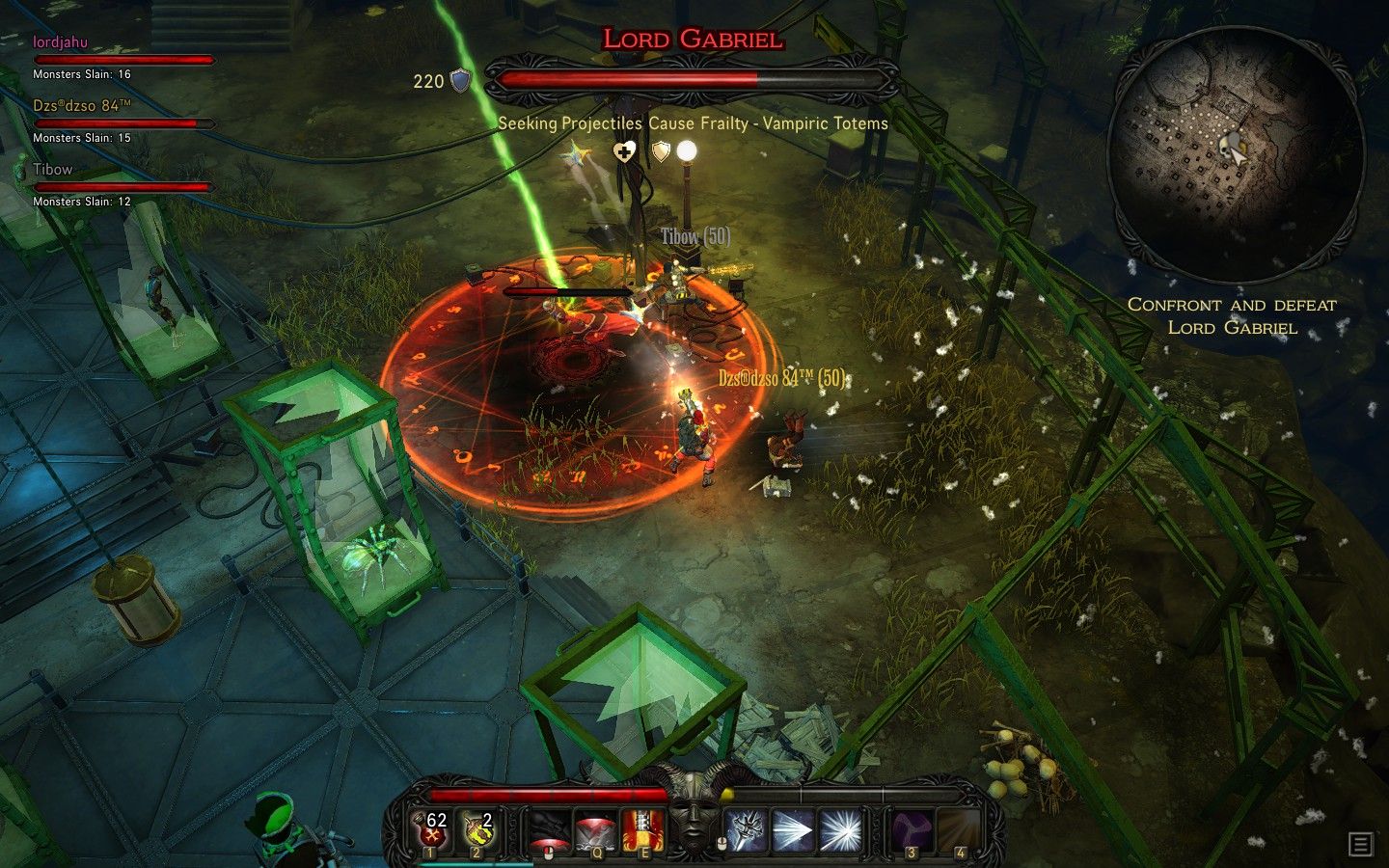1389x868 pixels.
Task: Select the demon power sword skill
Action: point(749,828)
